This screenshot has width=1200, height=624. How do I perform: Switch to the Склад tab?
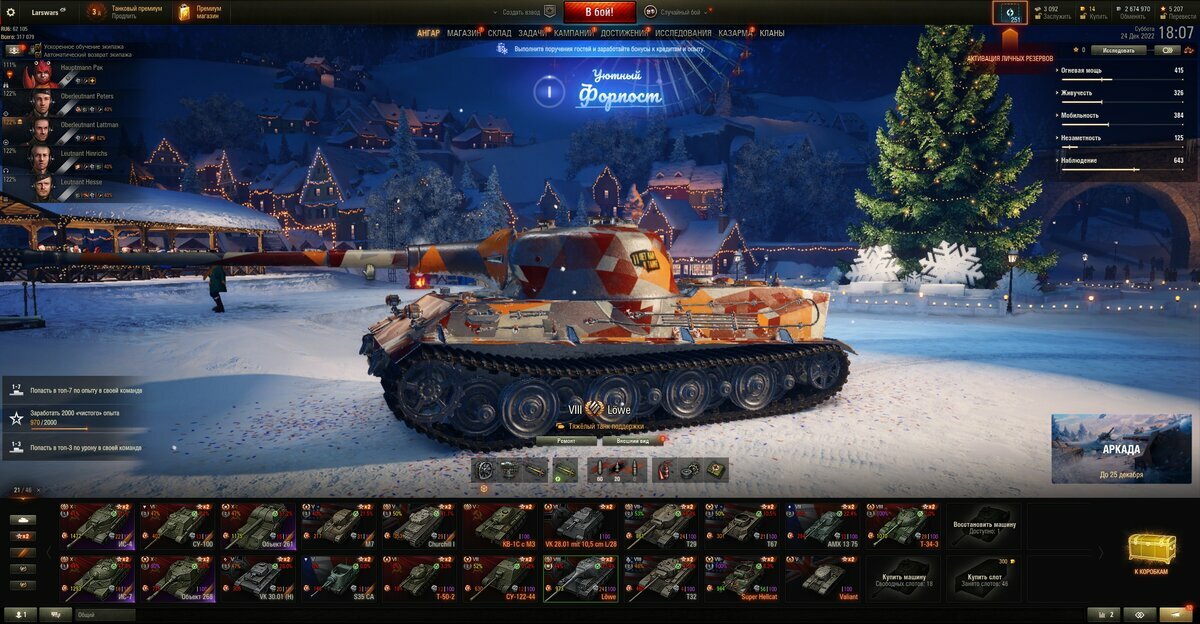coord(500,33)
